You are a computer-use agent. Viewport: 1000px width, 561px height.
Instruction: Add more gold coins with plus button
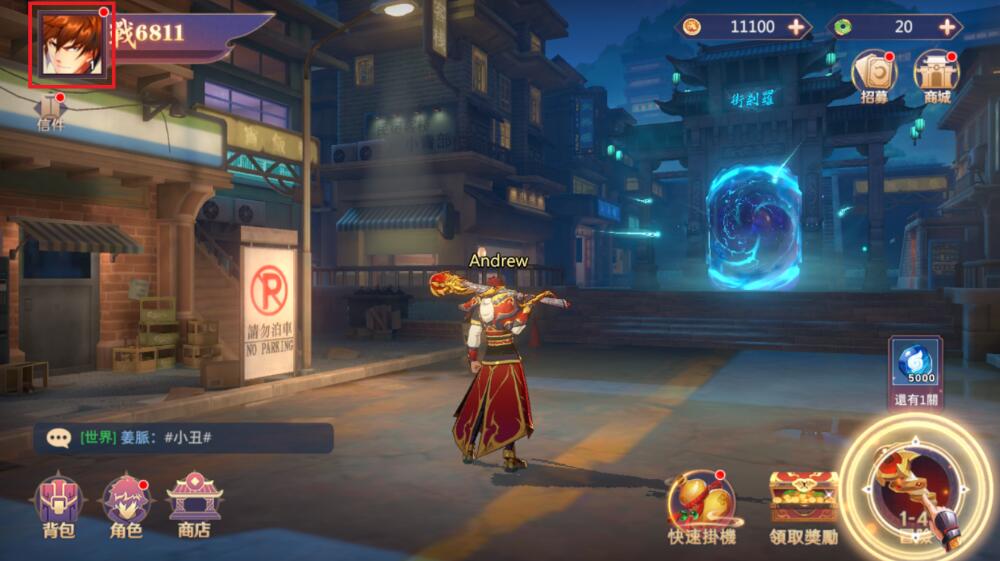(796, 27)
